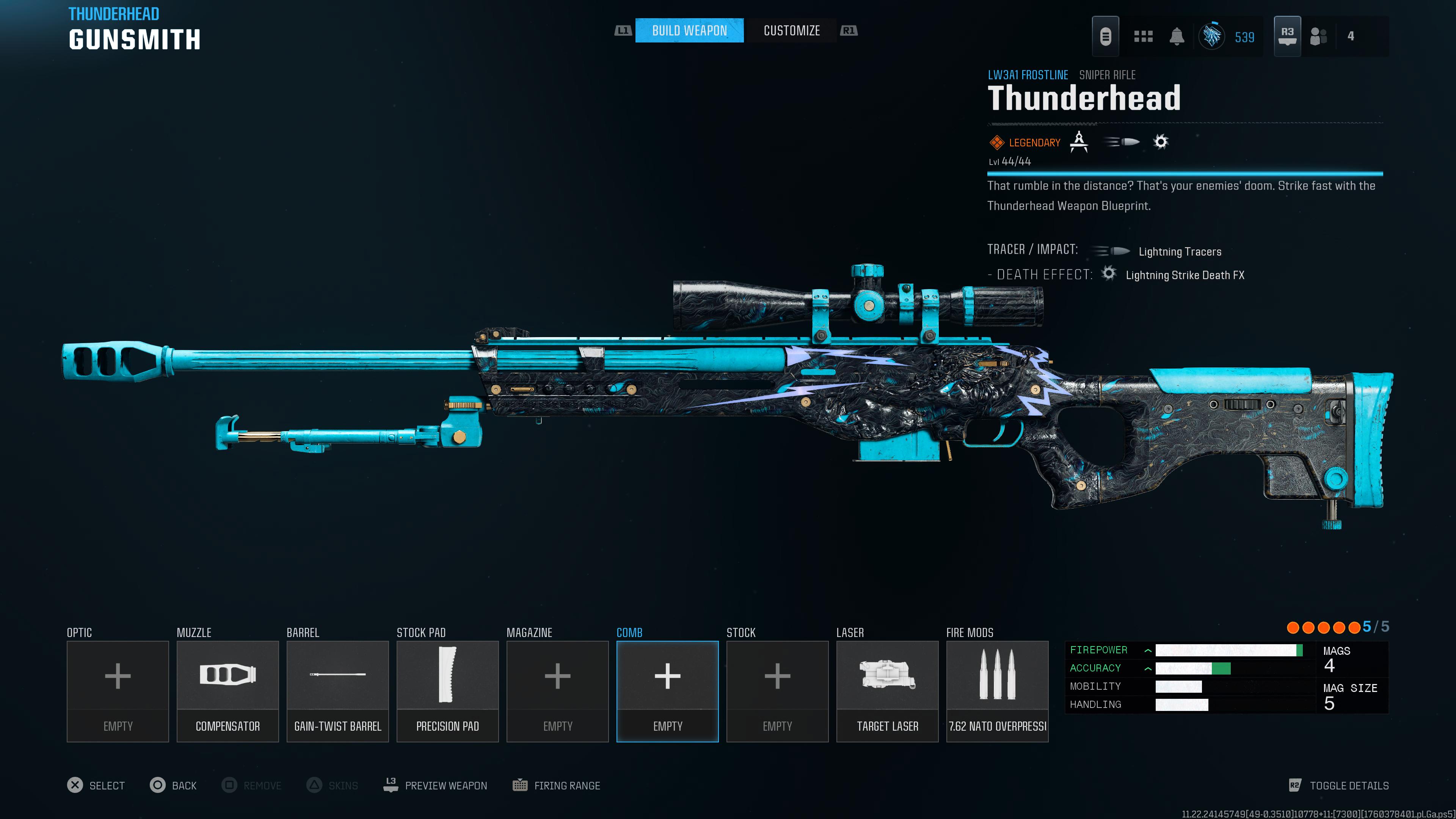This screenshot has width=1456, height=819.
Task: Select the empty Optic attachment slot
Action: pyautogui.click(x=118, y=691)
